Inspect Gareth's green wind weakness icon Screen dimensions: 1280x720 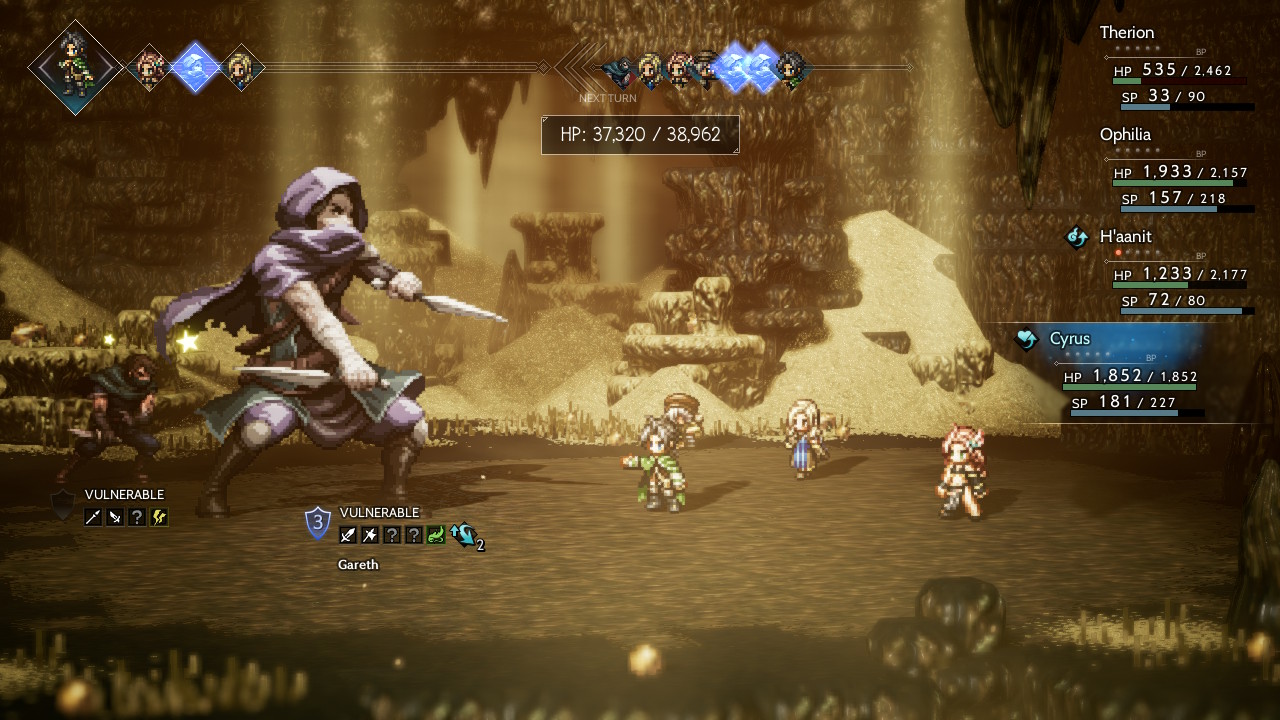(435, 535)
